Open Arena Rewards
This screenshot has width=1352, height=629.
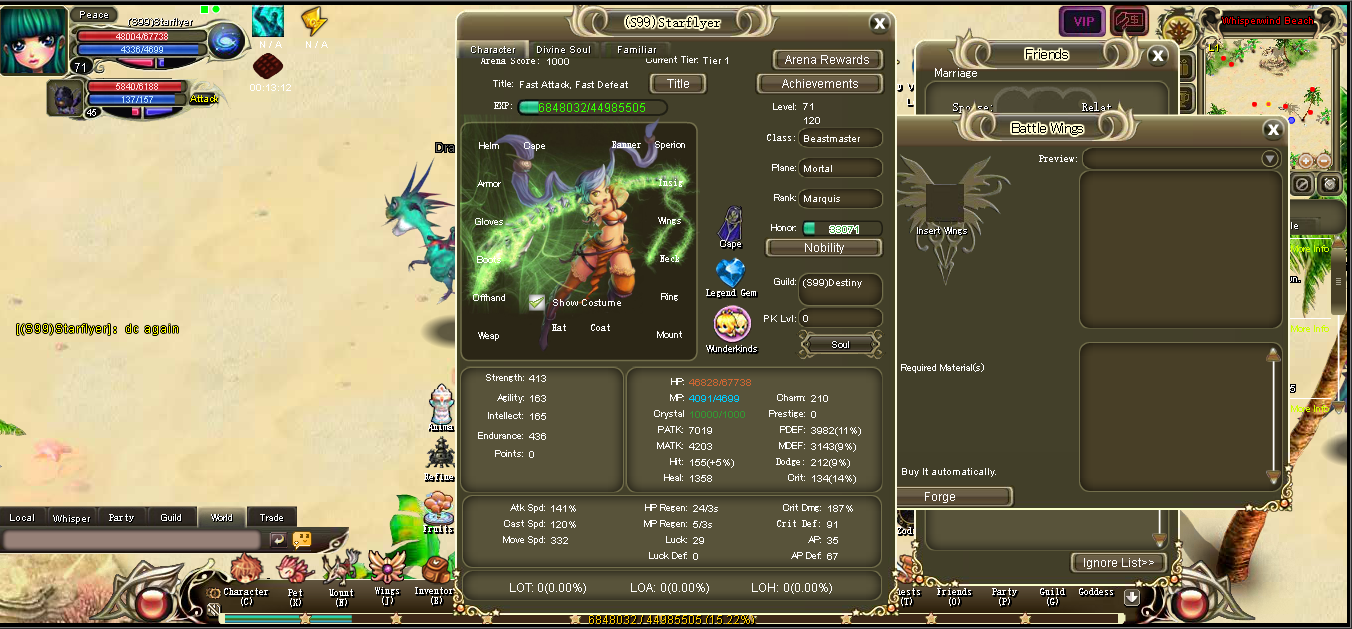(x=827, y=60)
